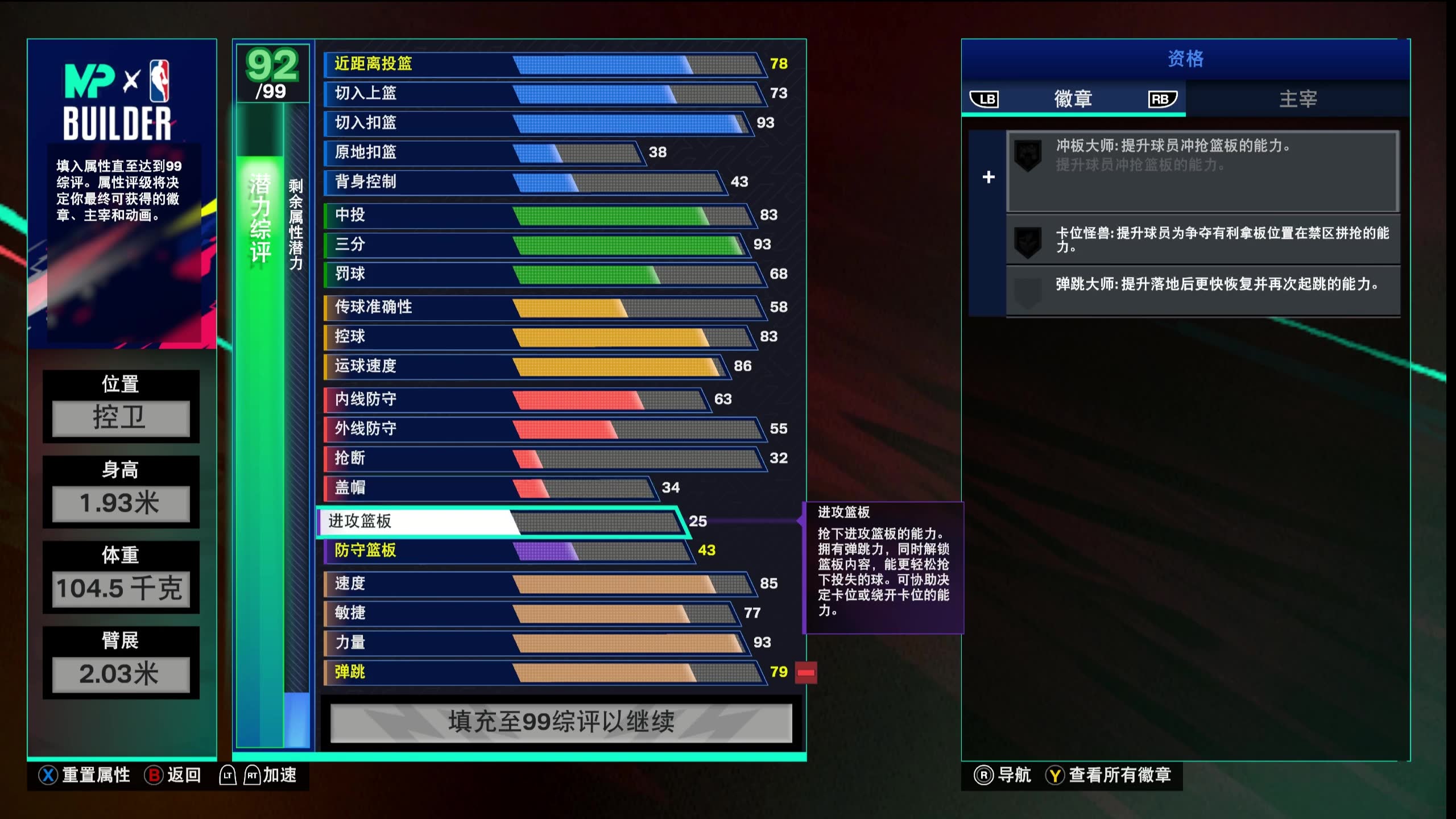This screenshot has width=1456, height=819.
Task: Expand 冲板大师 details with the plus
Action: pos(988,177)
